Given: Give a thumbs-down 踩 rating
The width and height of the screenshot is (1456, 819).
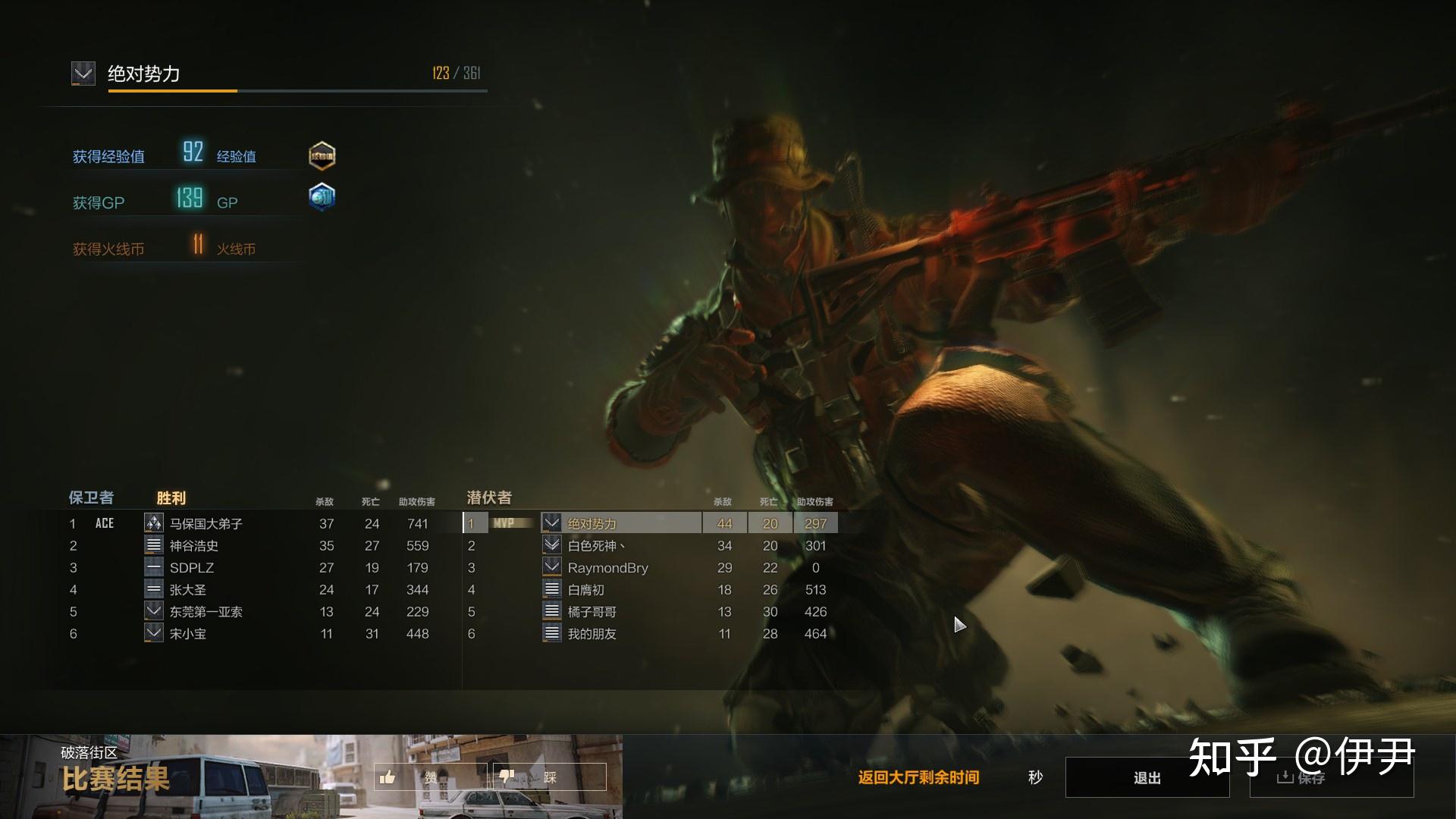Looking at the screenshot, I should pos(549,777).
